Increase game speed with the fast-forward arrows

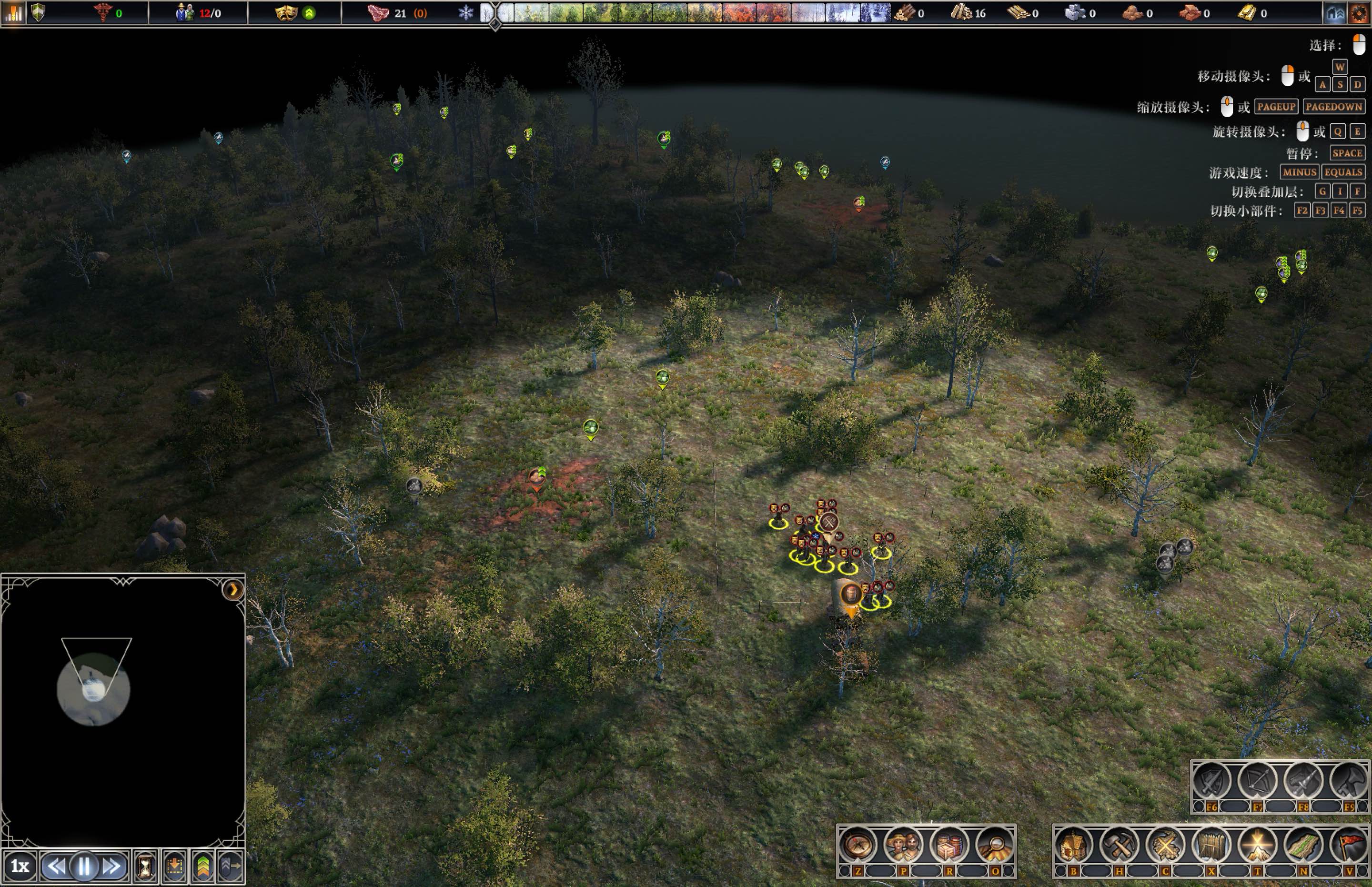pos(111,866)
